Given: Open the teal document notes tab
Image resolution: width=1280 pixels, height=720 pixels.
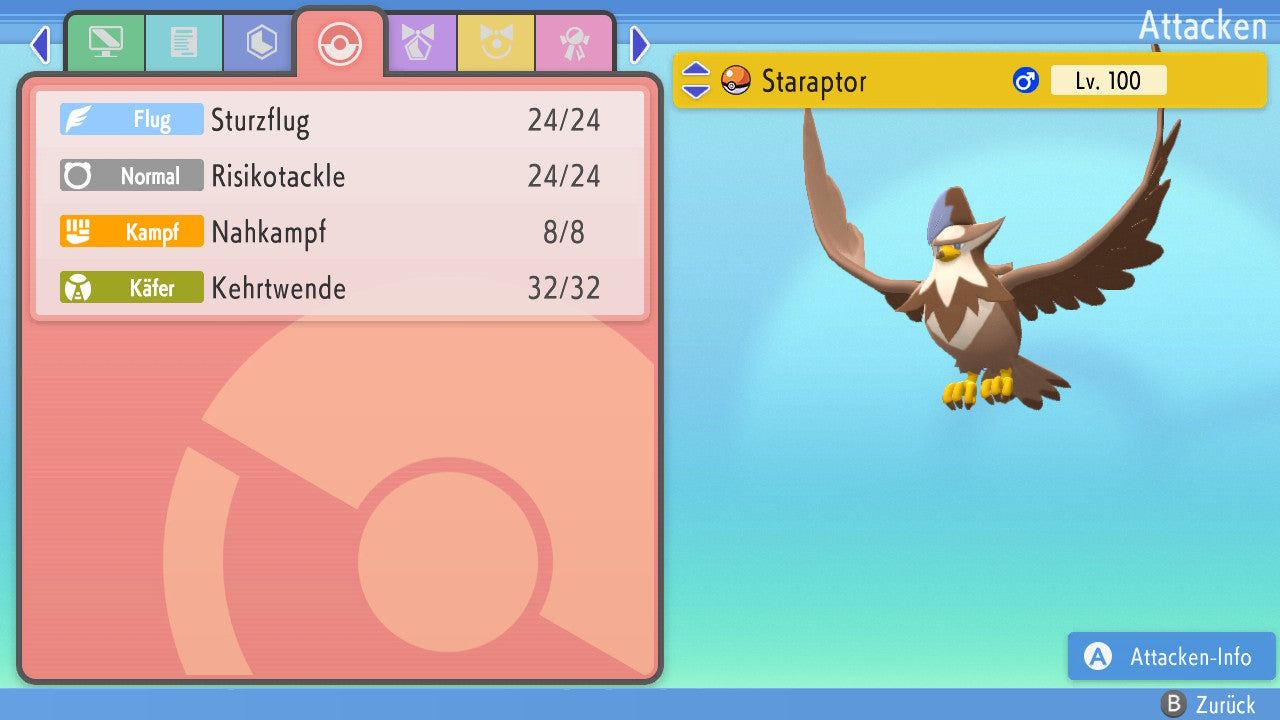Looking at the screenshot, I should pyautogui.click(x=184, y=43).
